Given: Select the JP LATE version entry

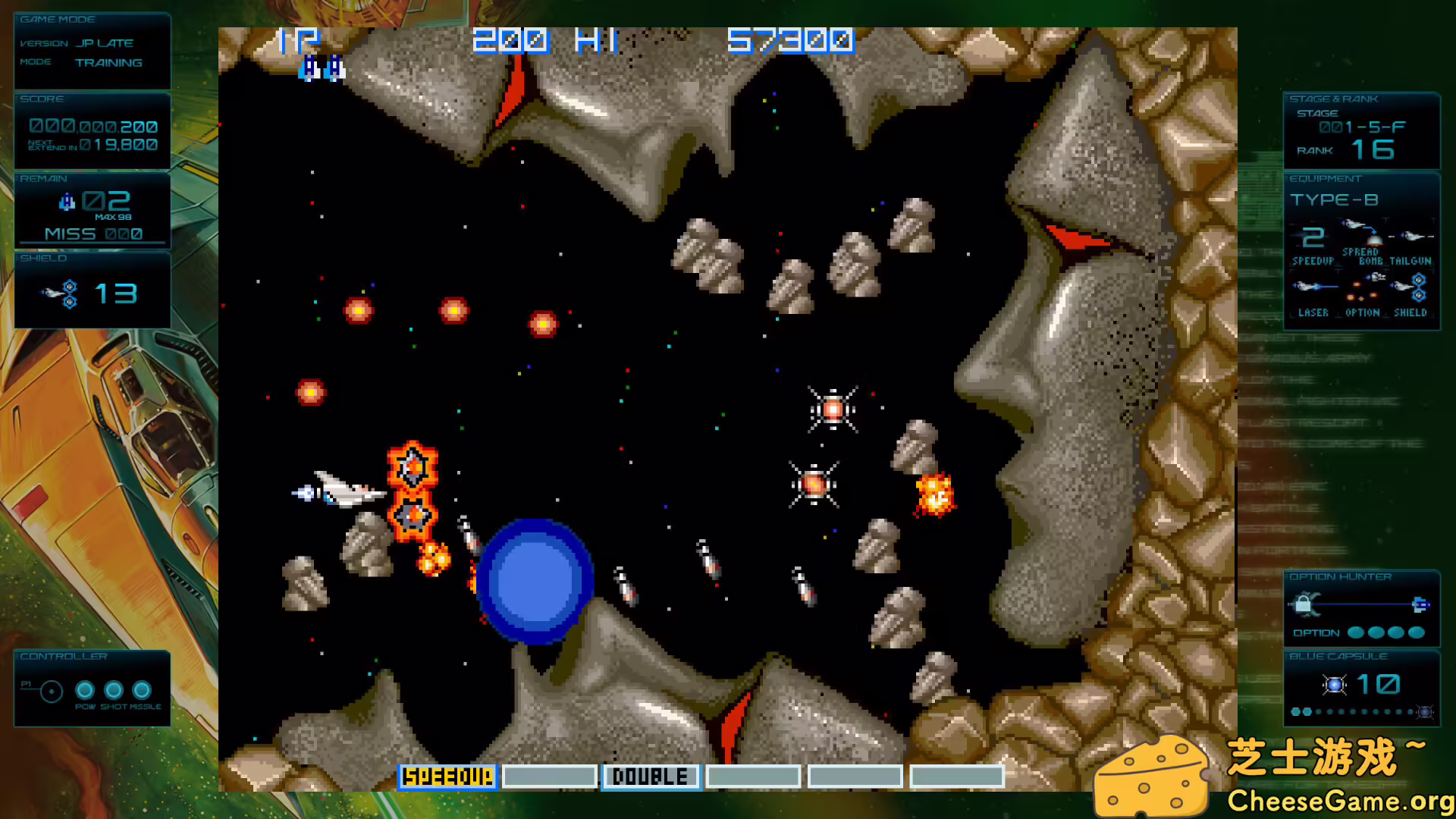Looking at the screenshot, I should pos(105,42).
